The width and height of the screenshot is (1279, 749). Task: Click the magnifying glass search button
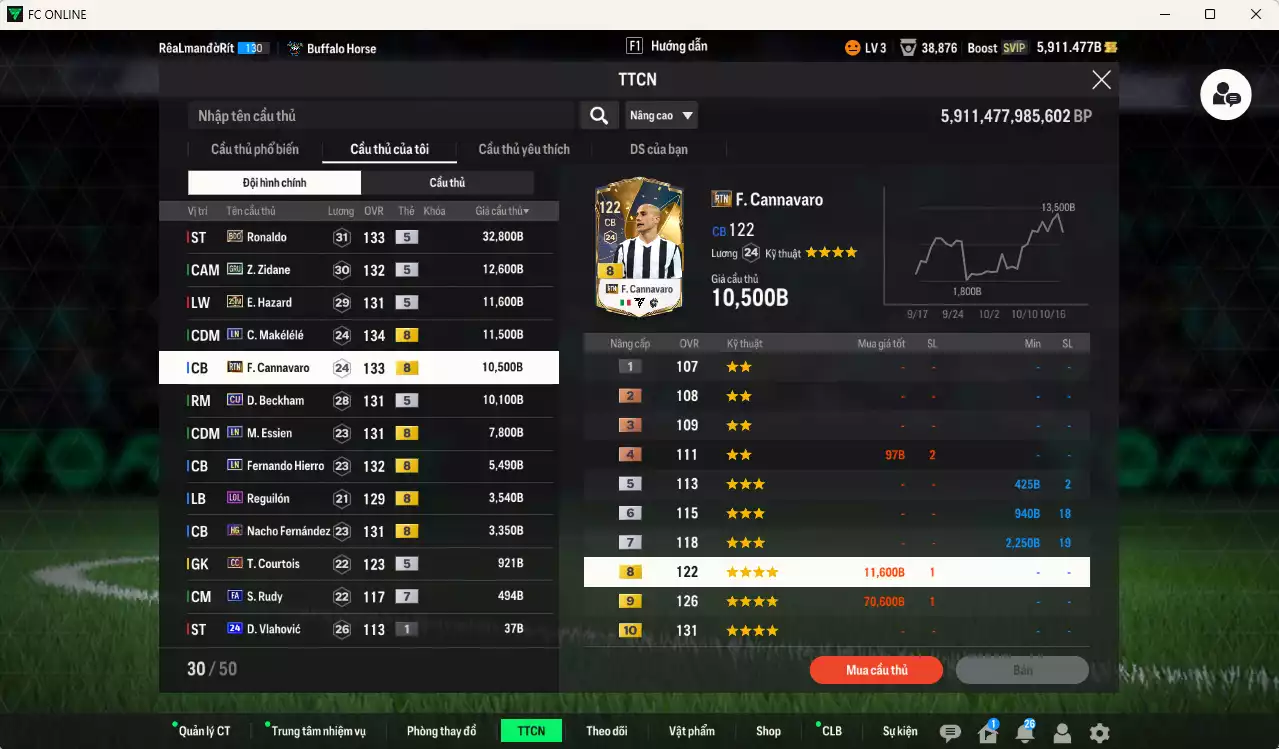[598, 116]
